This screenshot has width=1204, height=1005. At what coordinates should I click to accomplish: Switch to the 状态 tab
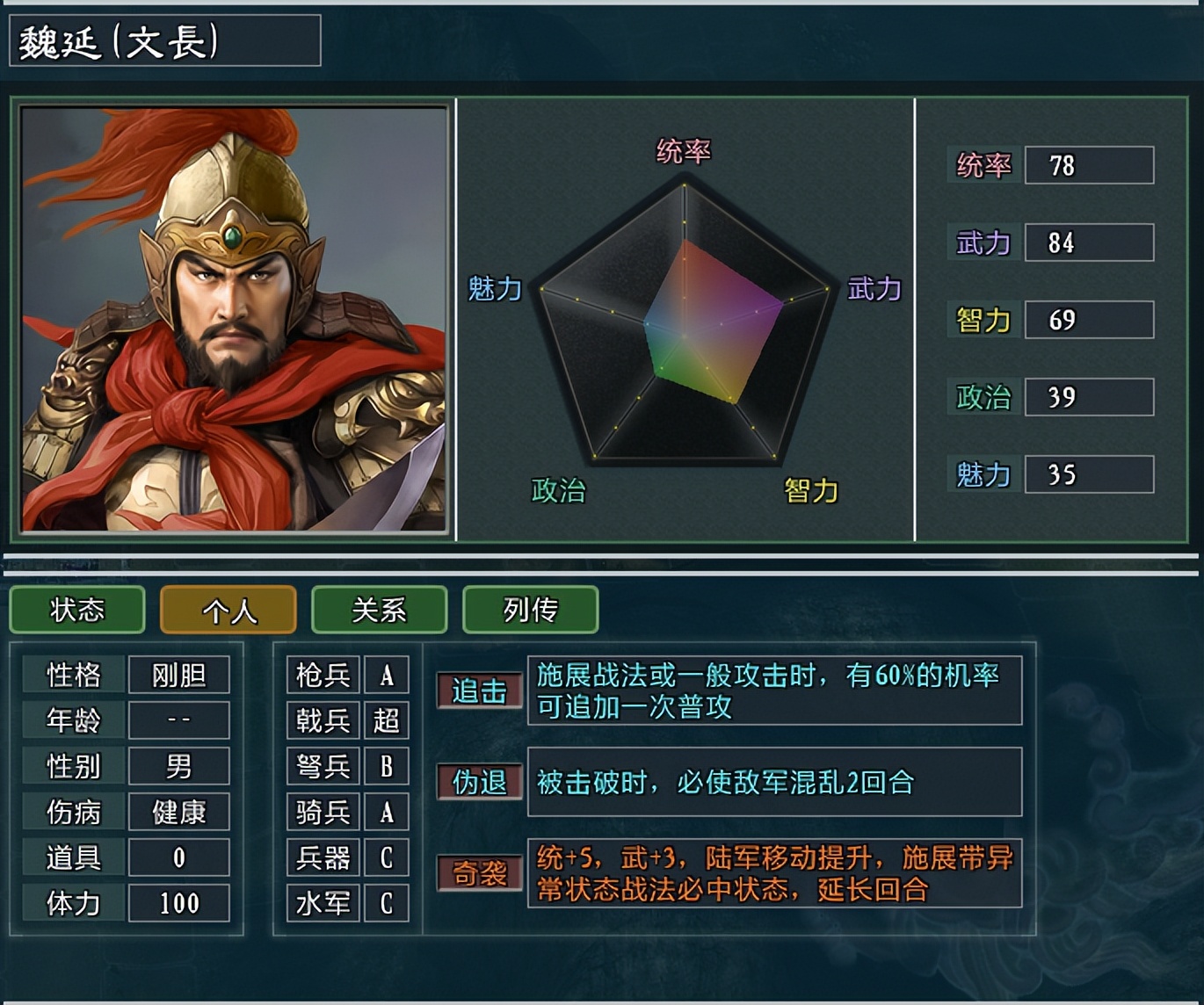pos(76,610)
